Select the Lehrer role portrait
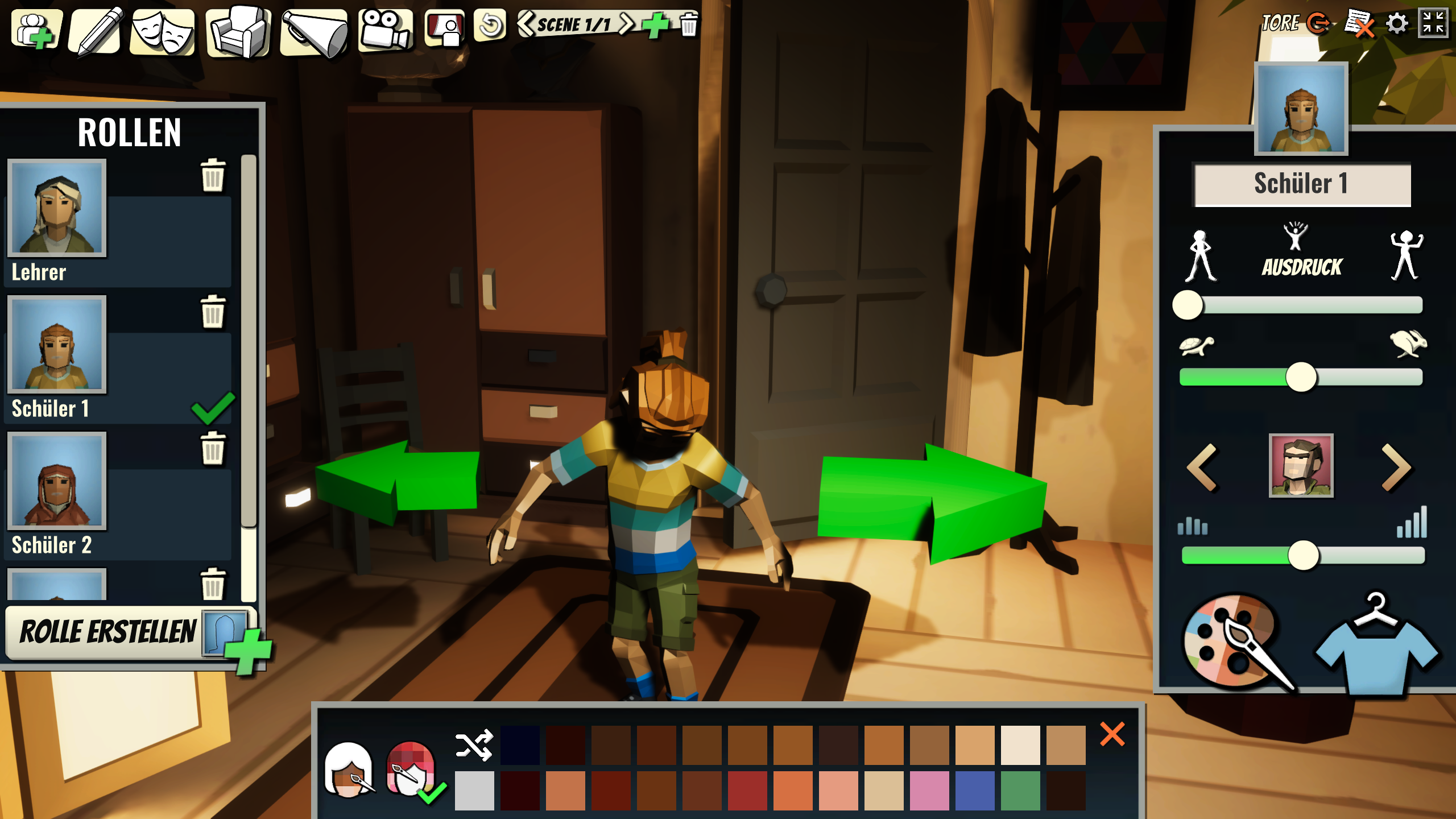Viewport: 1456px width, 819px height. [57, 208]
